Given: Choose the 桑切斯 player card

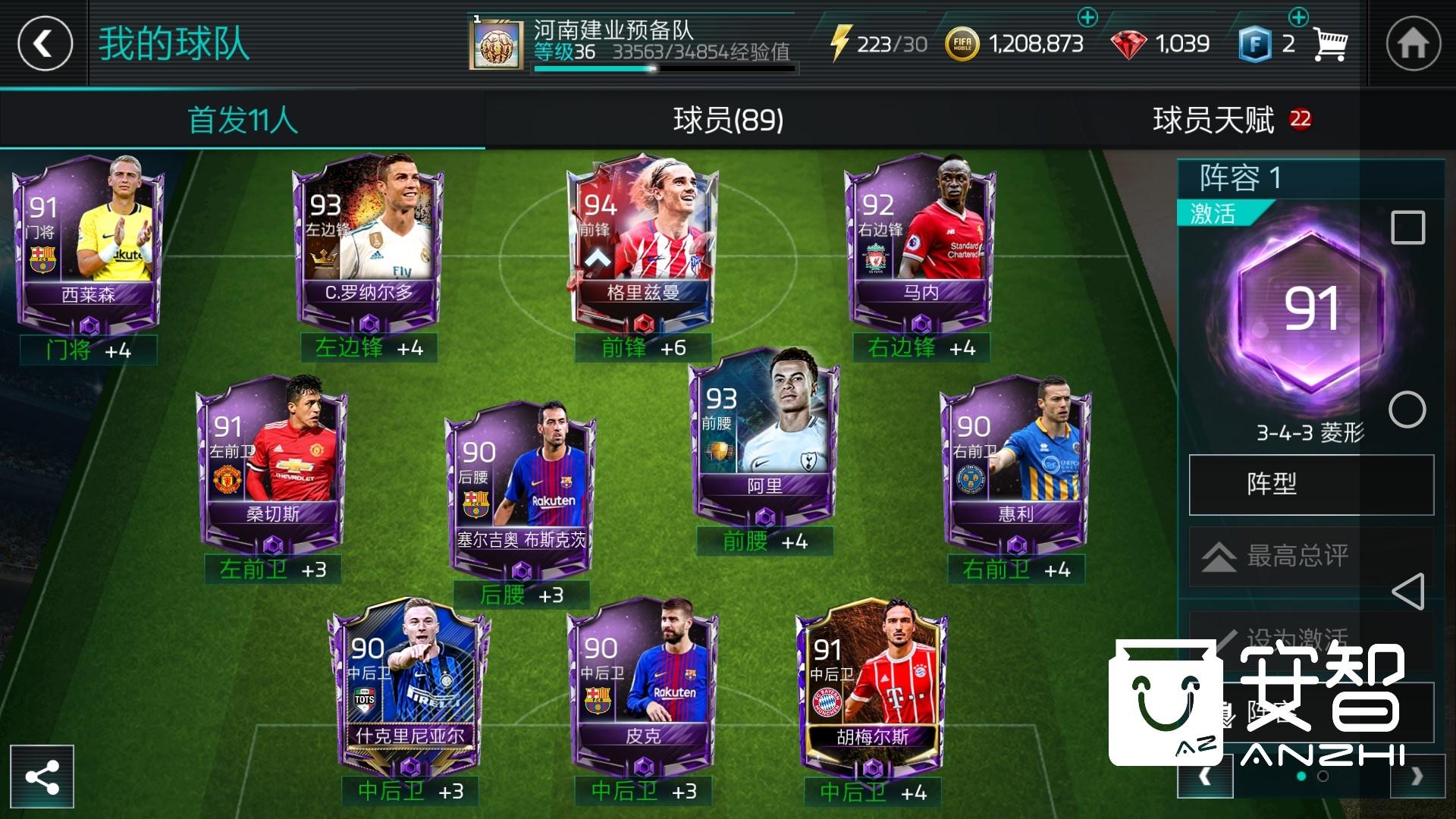Looking at the screenshot, I should click(x=273, y=463).
